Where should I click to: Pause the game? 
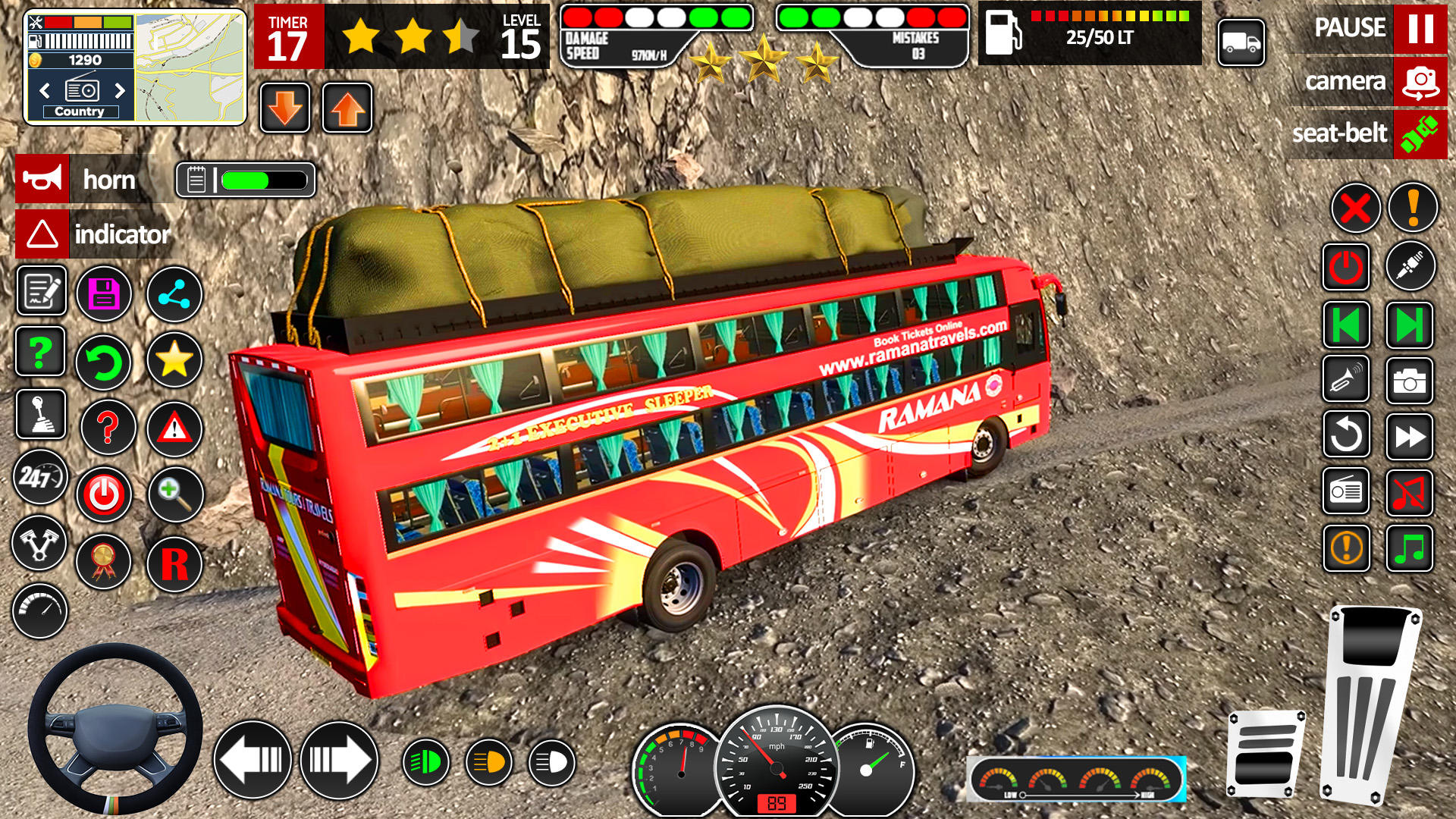[x=1420, y=29]
